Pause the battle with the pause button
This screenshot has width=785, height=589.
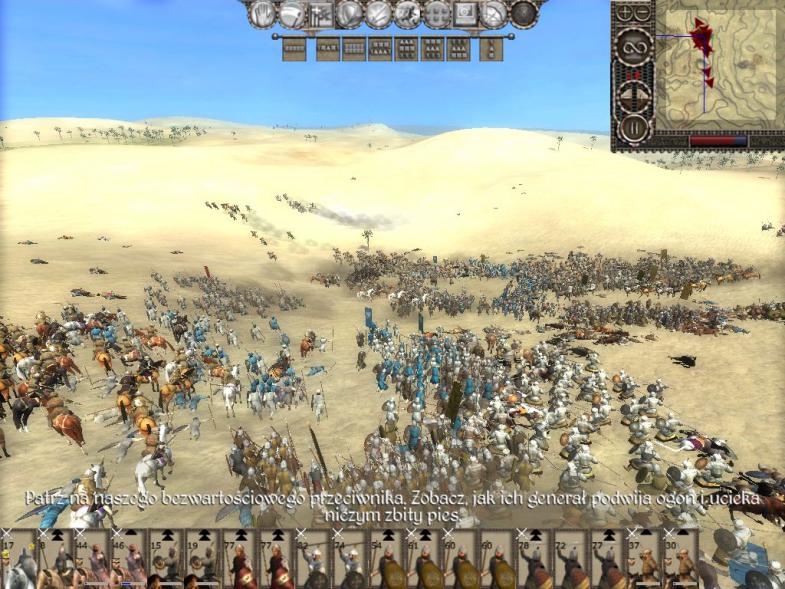click(x=633, y=128)
